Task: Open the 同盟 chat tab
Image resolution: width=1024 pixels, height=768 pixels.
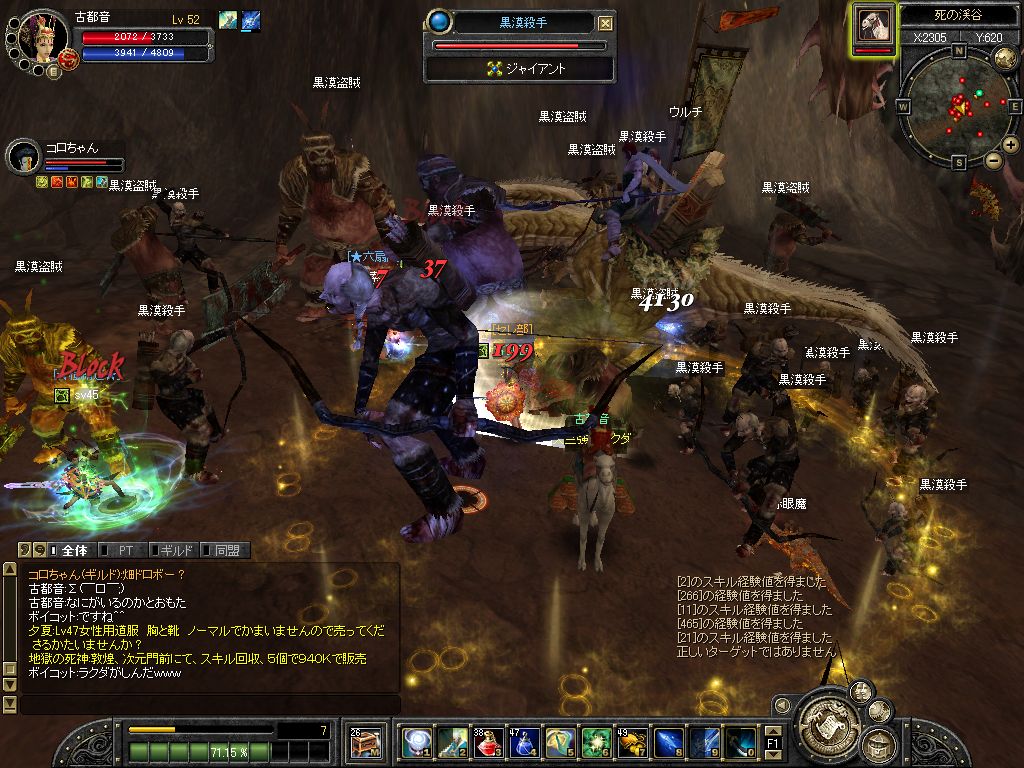Action: click(x=226, y=550)
